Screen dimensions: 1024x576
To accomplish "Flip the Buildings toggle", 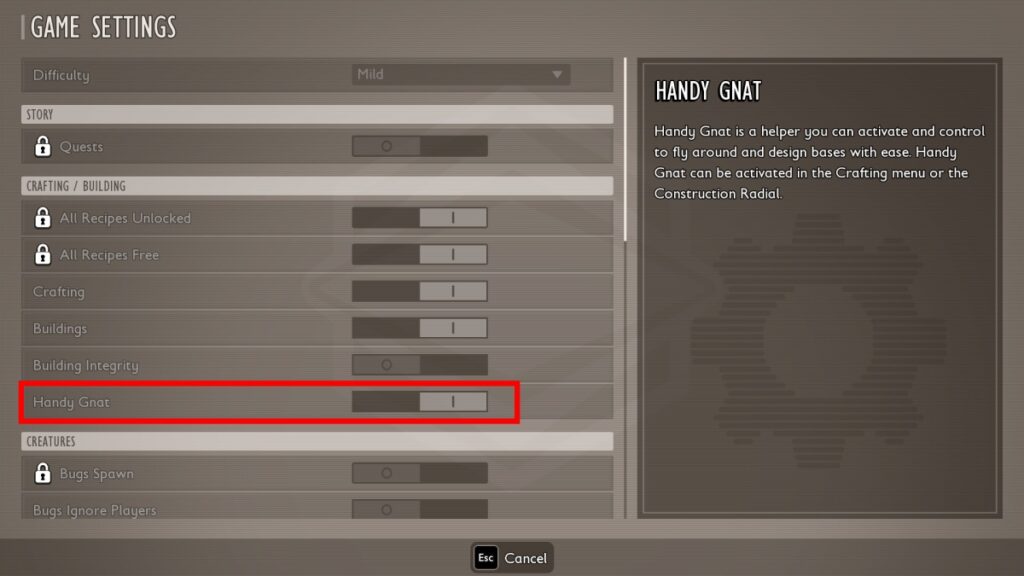I will (419, 329).
